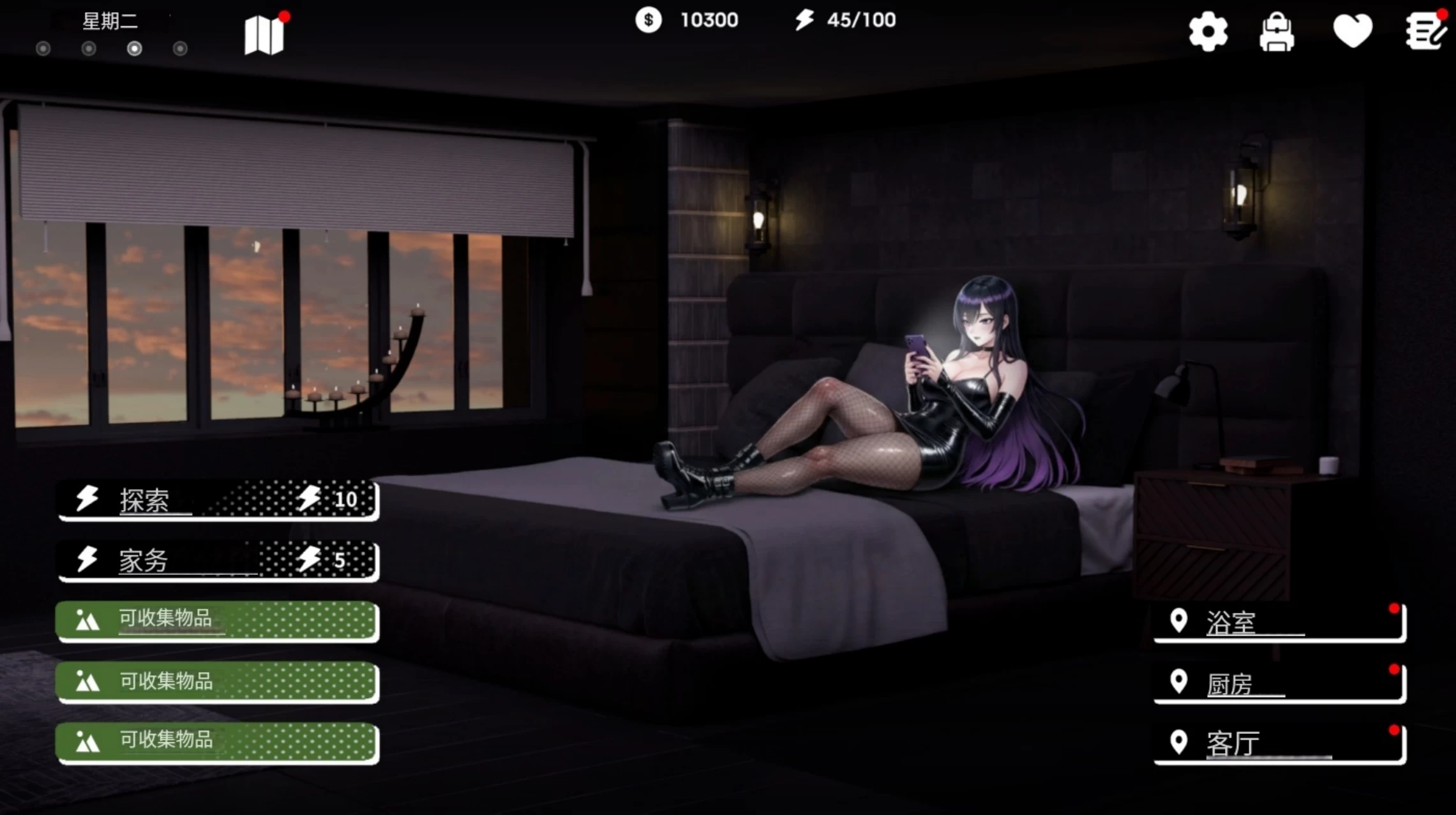This screenshot has width=1456, height=815.
Task: Open the heart relationships panel
Action: (x=1354, y=31)
